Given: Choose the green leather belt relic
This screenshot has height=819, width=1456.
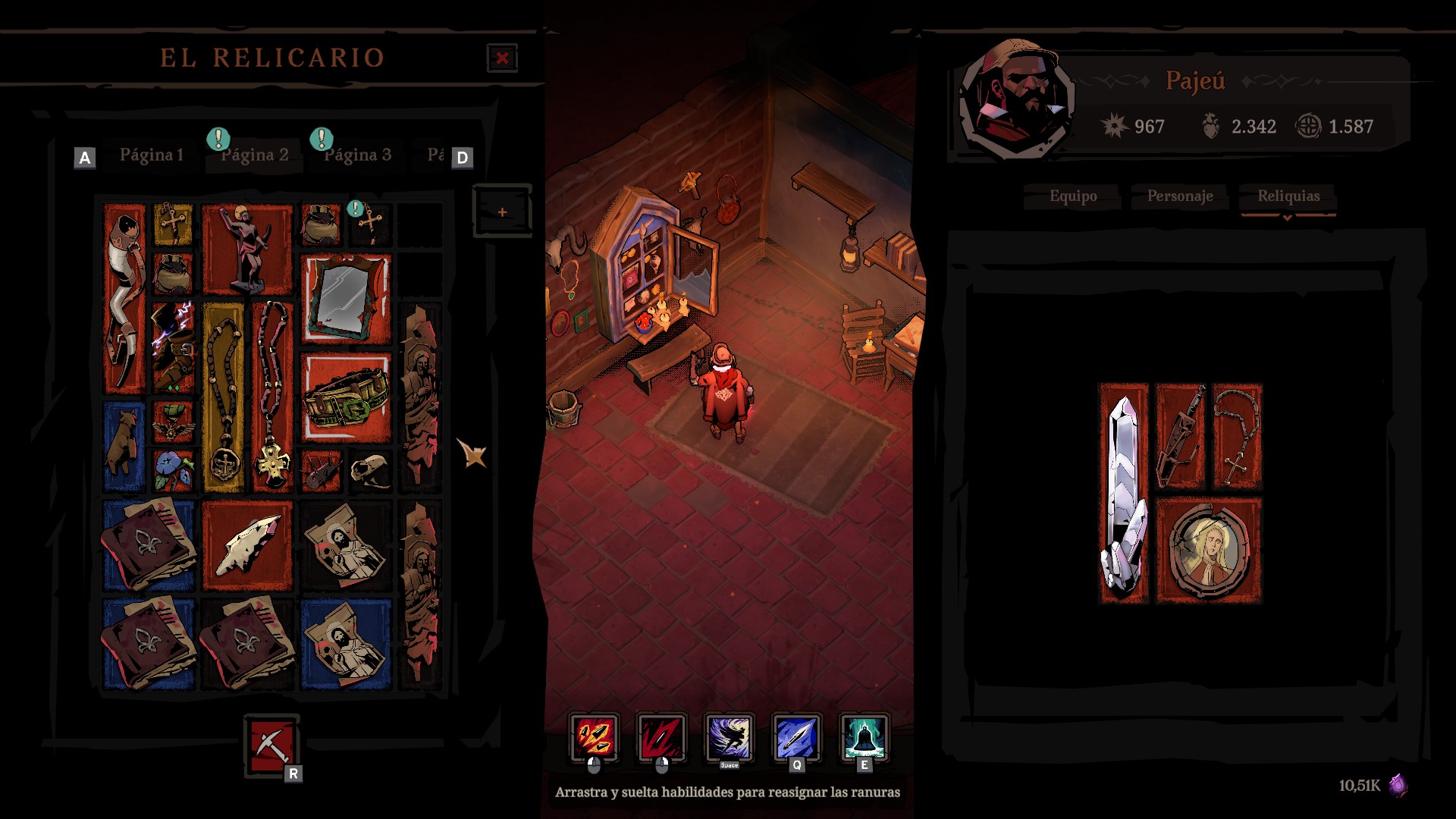Looking at the screenshot, I should pos(346,397).
